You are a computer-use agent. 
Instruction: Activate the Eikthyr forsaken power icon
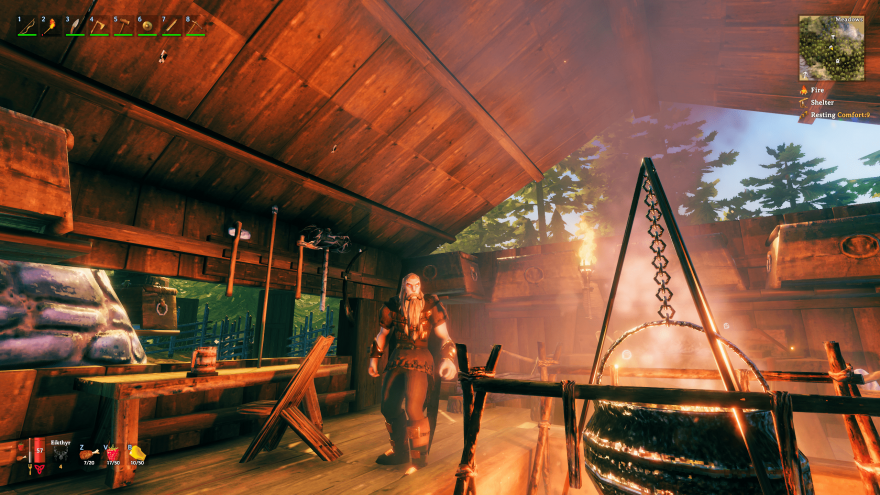pyautogui.click(x=60, y=453)
